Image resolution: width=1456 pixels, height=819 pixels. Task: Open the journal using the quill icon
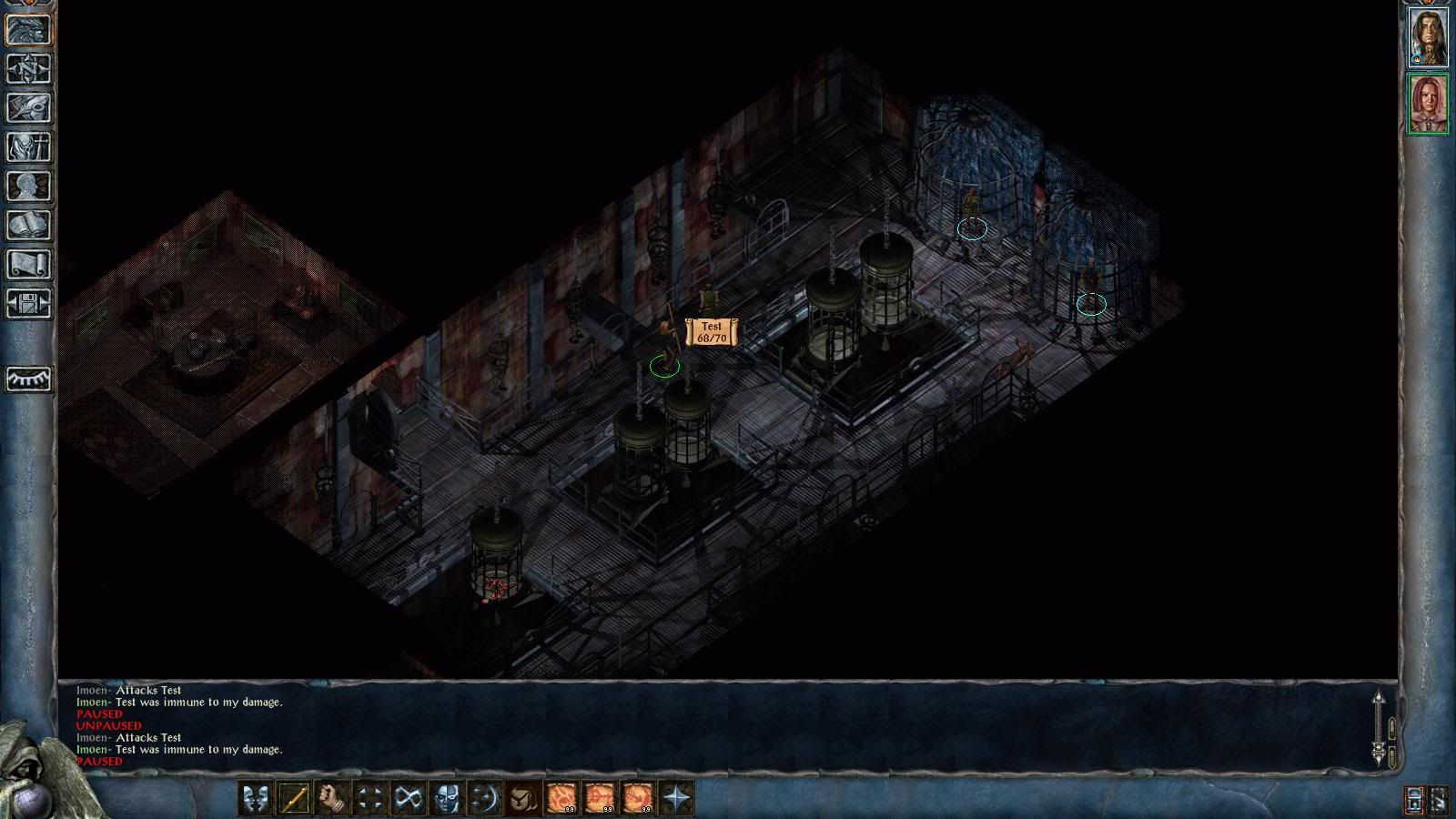(x=29, y=107)
